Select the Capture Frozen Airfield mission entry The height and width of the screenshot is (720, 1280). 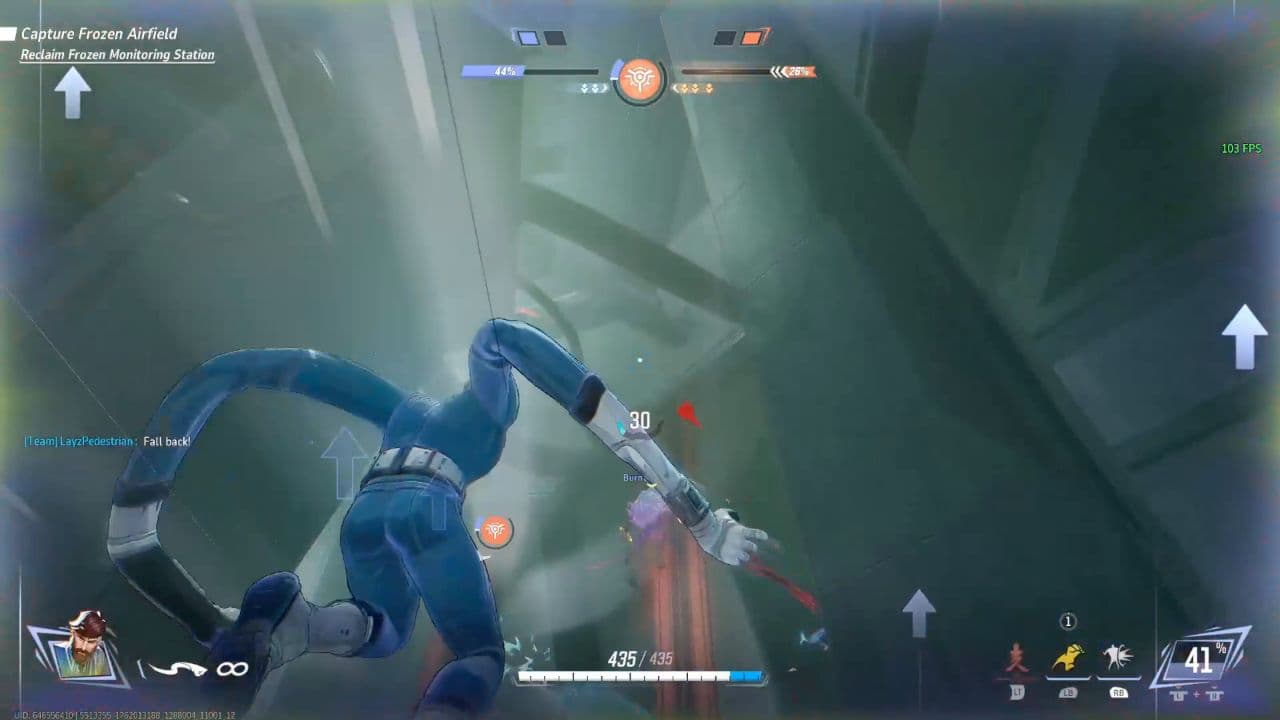click(x=99, y=33)
